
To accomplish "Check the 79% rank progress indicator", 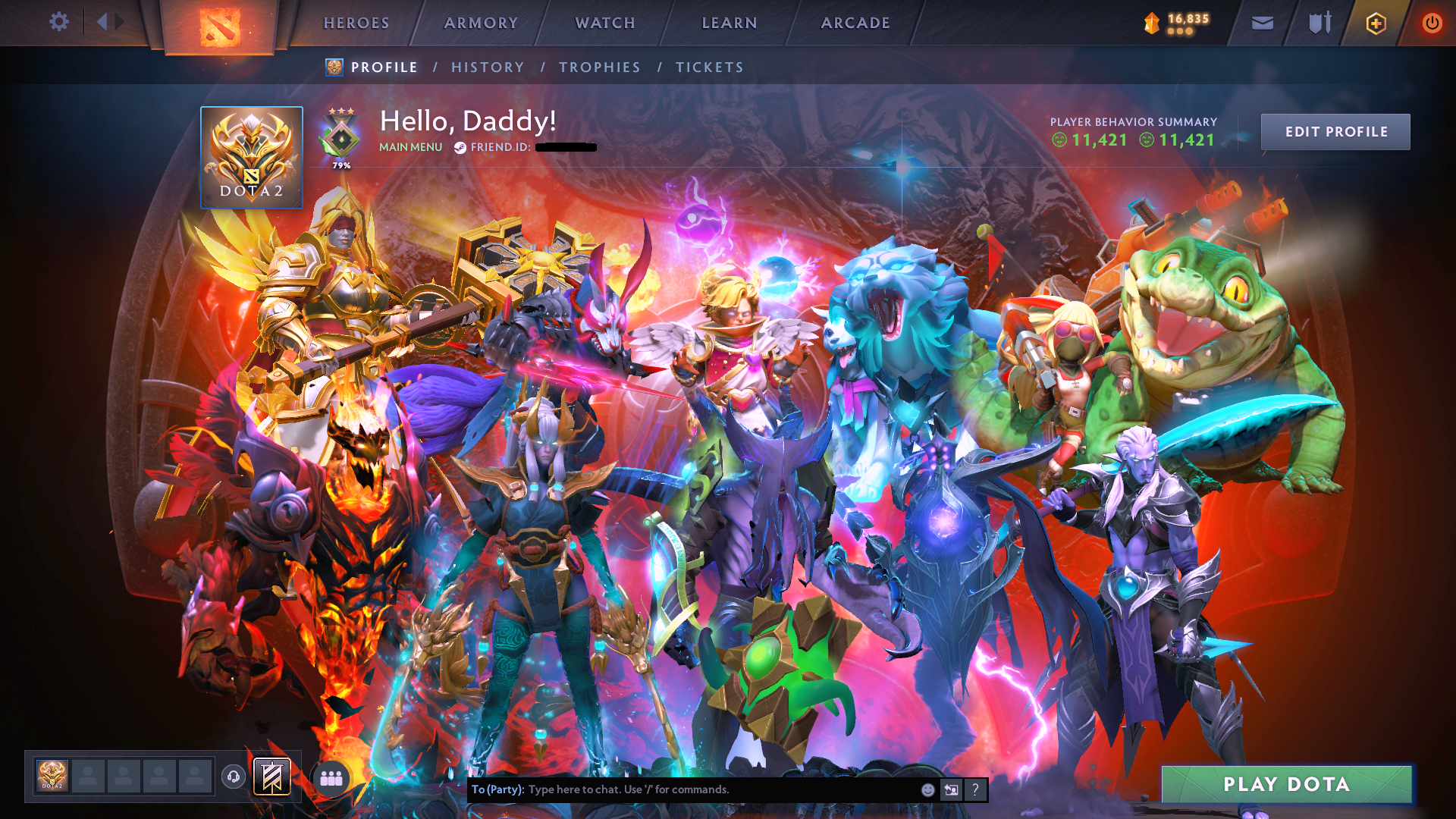I will point(340,164).
